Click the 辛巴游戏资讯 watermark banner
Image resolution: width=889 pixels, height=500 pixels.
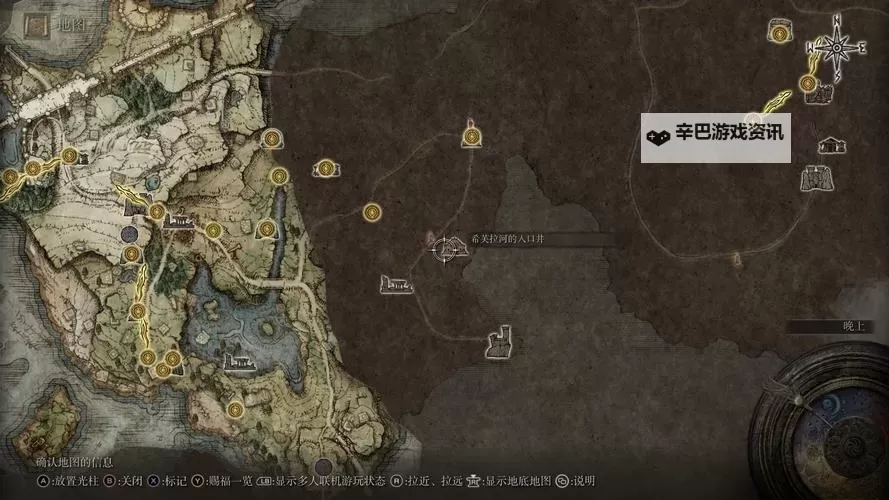[x=716, y=138]
